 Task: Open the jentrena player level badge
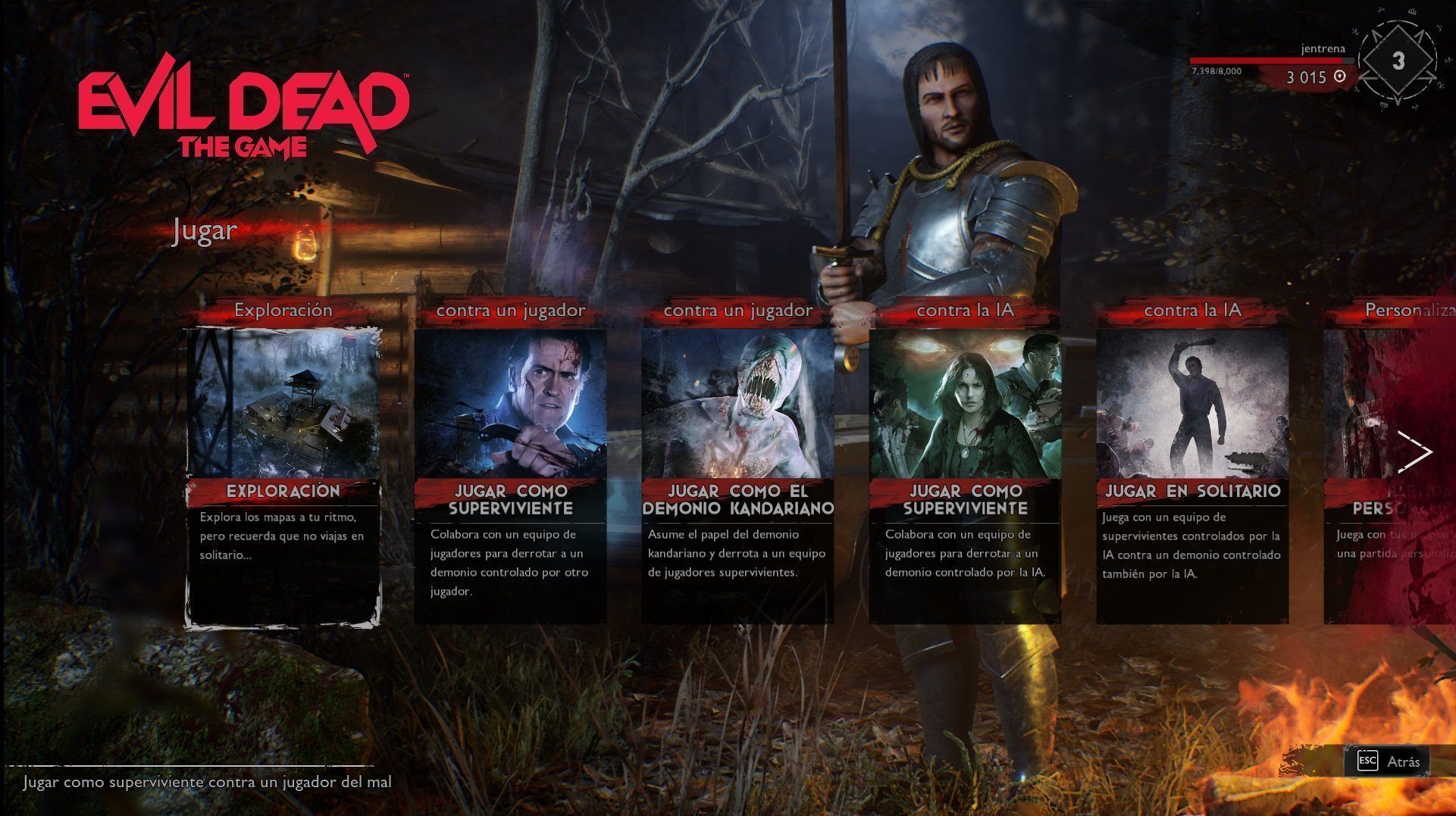coord(1398,62)
